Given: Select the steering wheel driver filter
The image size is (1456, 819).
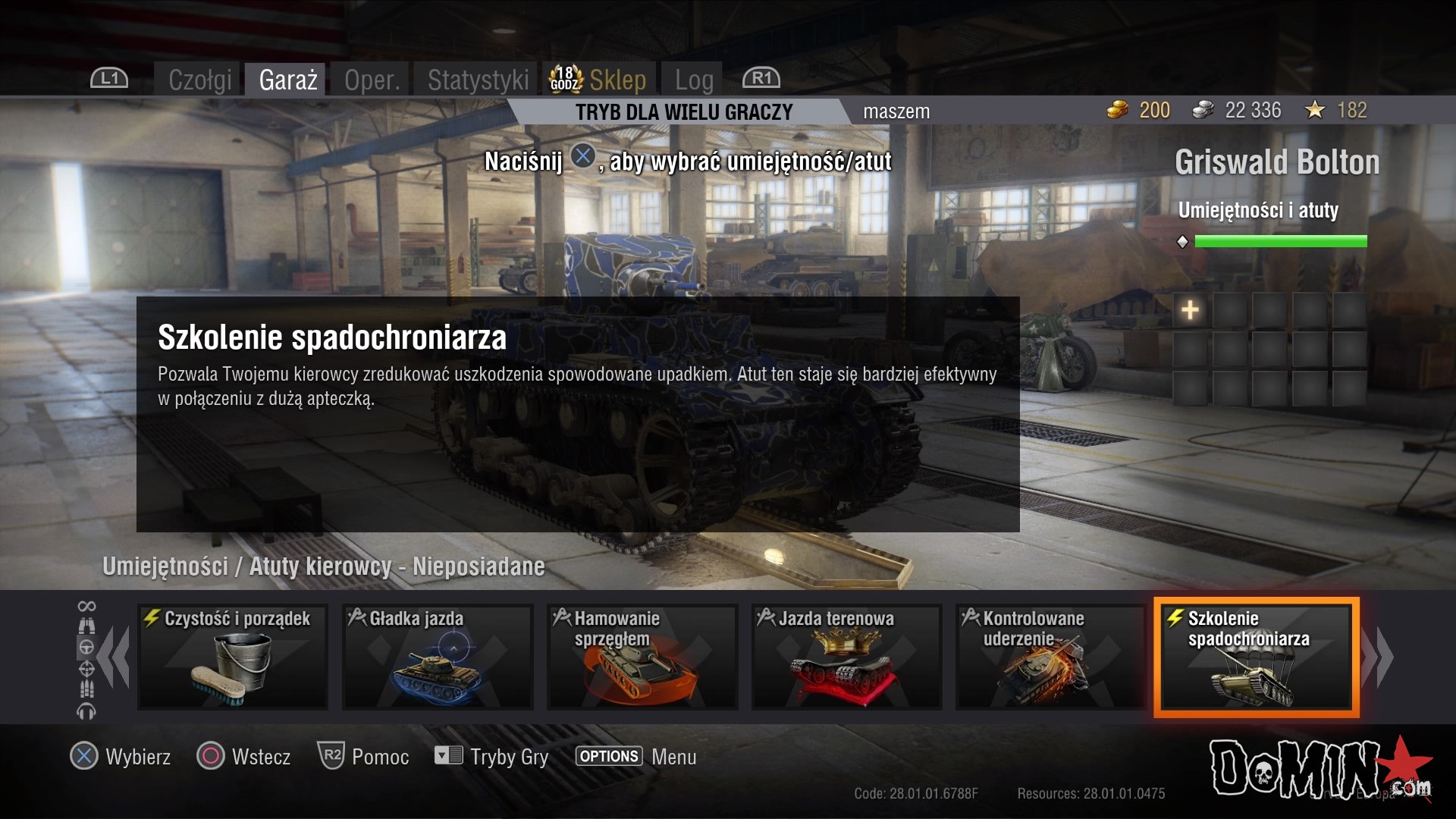Looking at the screenshot, I should click(x=86, y=648).
